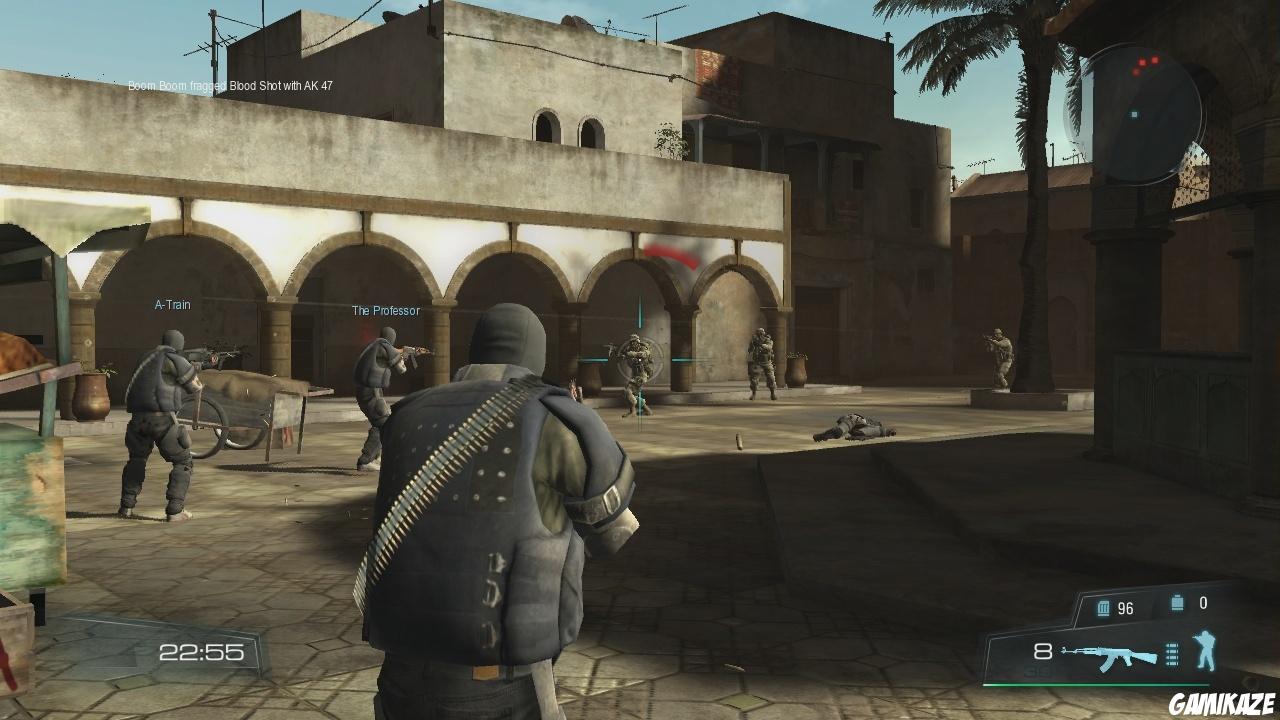Open the circular radar in the top-right corner
The image size is (1280, 720).
(x=1147, y=110)
